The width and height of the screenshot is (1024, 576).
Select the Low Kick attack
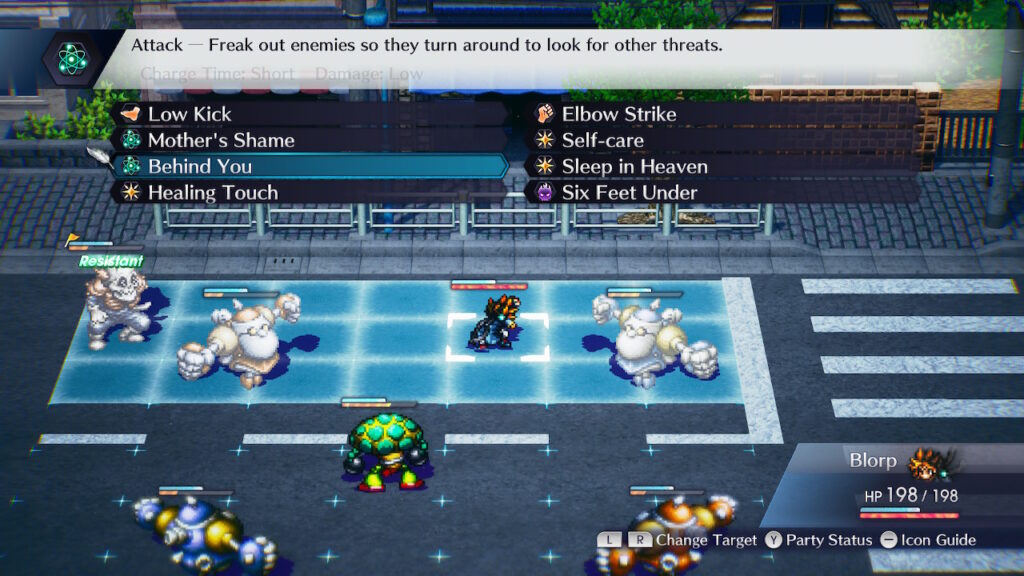190,114
